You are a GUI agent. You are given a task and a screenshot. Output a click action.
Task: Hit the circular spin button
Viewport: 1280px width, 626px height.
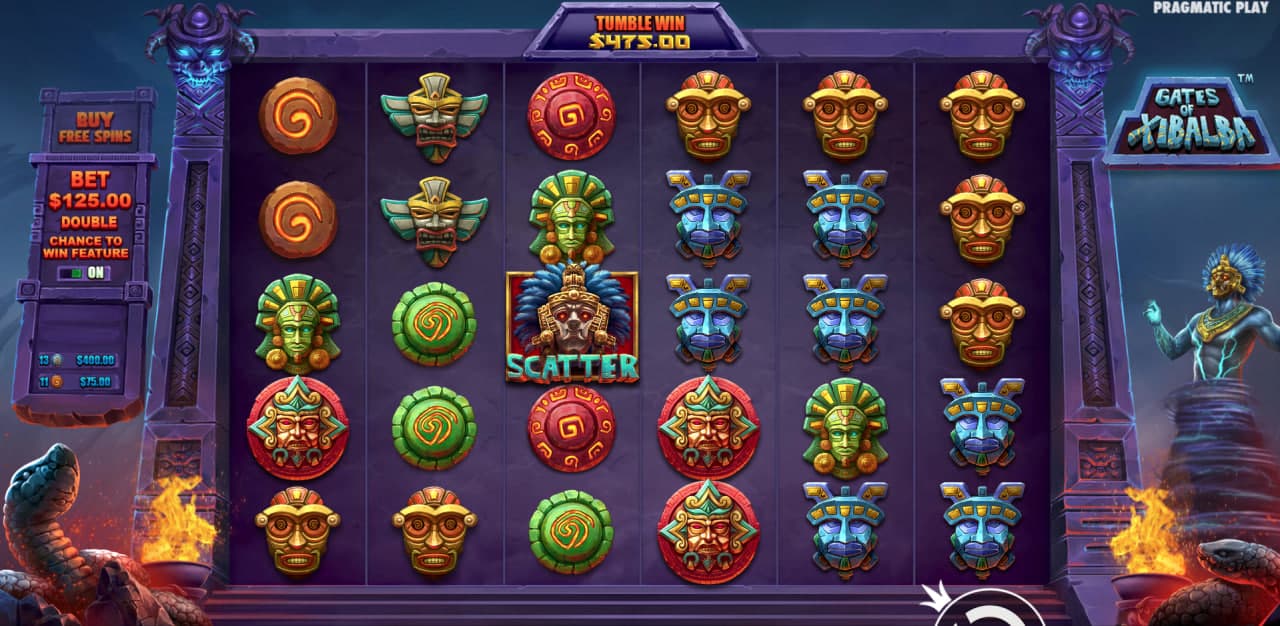click(x=992, y=611)
